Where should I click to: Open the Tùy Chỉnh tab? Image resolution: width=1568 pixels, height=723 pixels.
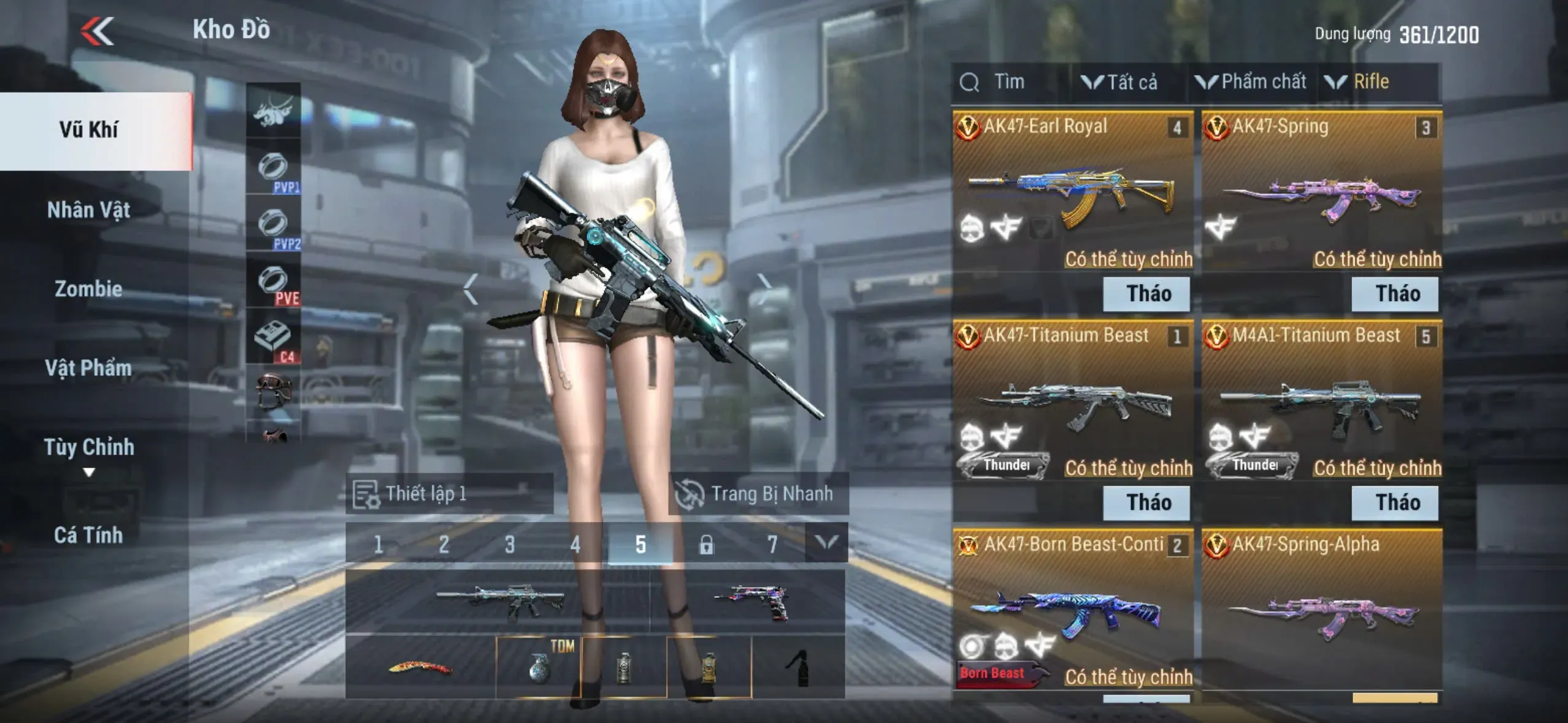(89, 448)
